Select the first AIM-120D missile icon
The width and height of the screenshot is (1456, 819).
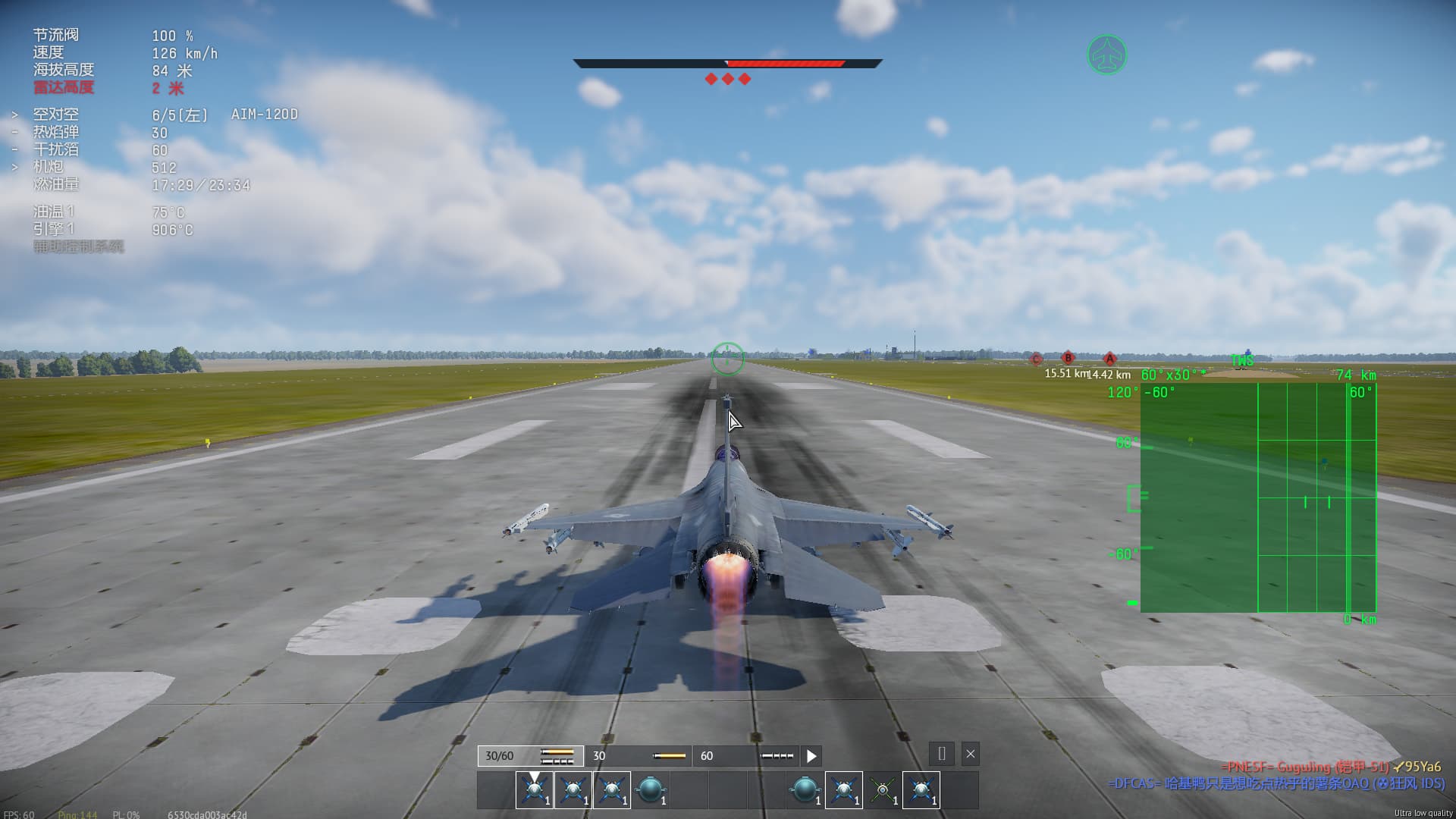(x=532, y=789)
